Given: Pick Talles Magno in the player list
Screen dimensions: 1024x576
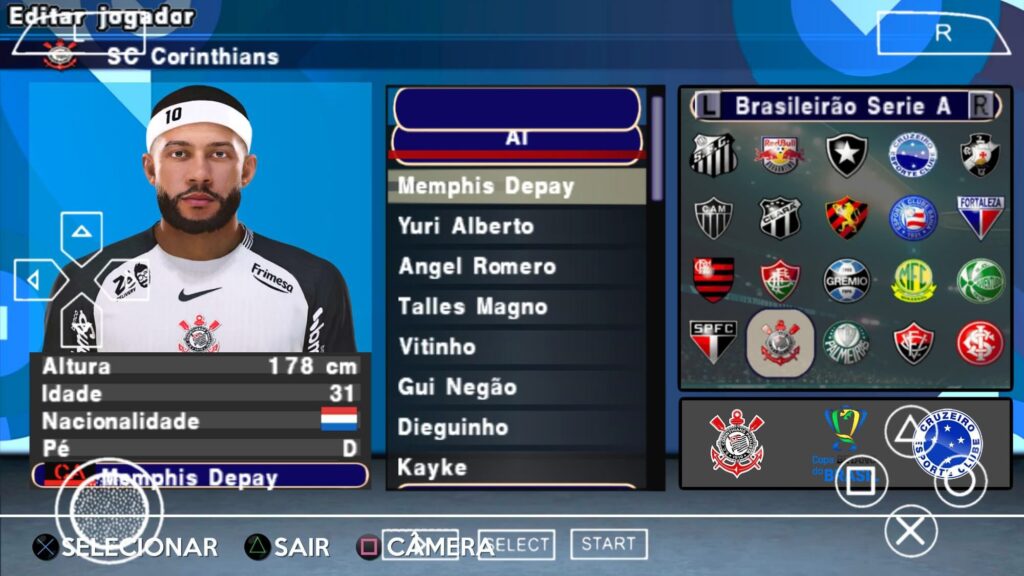Looking at the screenshot, I should tap(472, 306).
